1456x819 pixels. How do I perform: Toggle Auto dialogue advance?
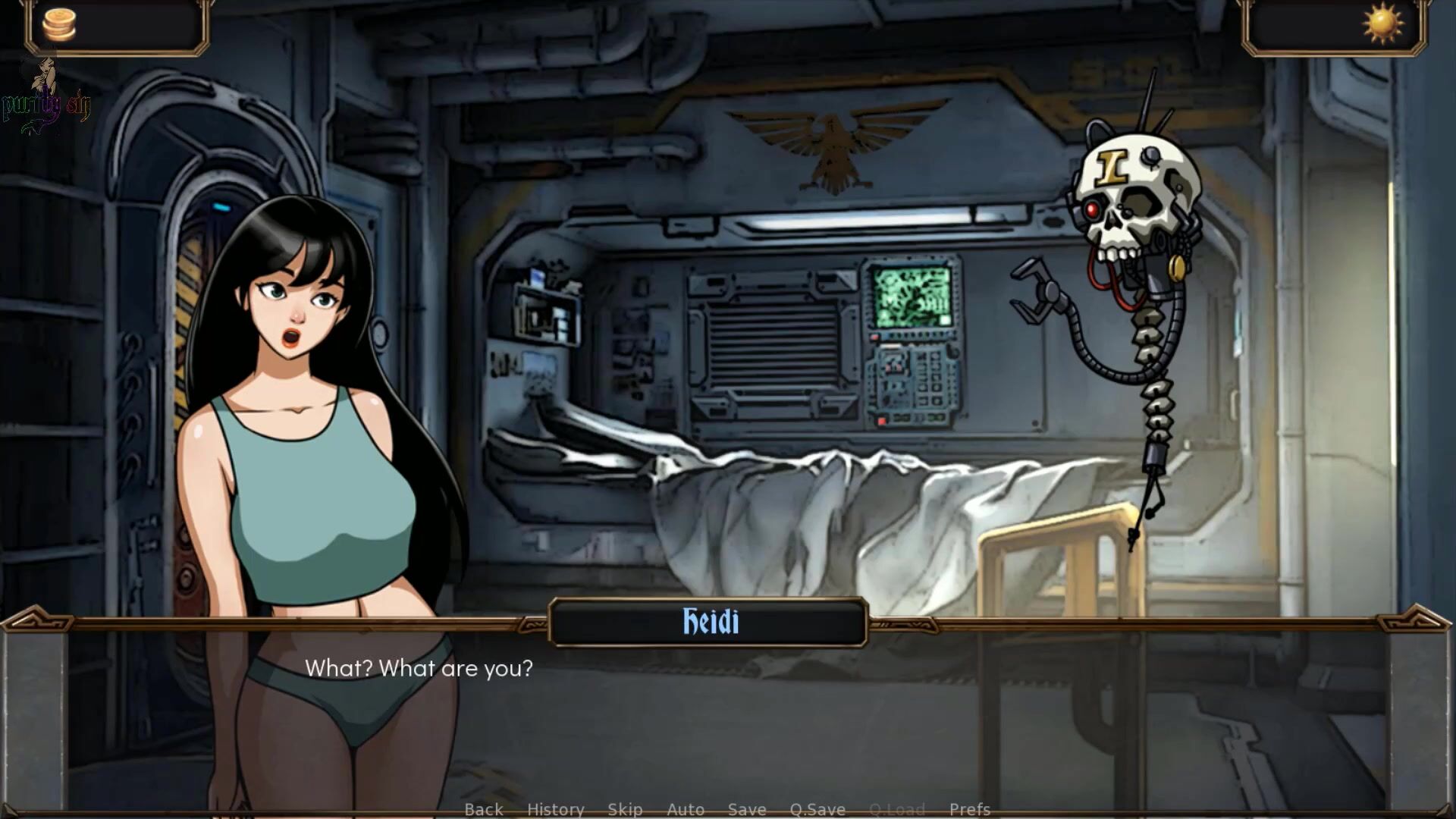coord(686,809)
